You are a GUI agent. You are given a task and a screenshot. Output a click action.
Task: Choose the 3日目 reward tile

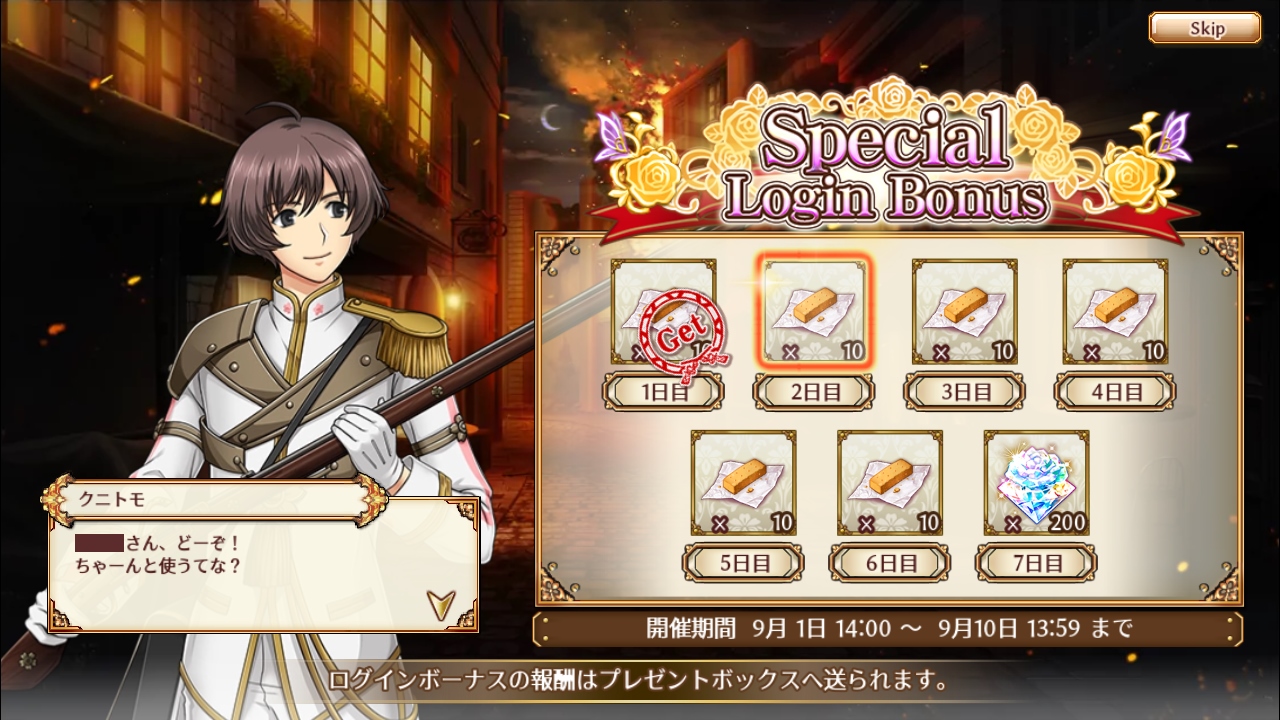click(x=964, y=312)
